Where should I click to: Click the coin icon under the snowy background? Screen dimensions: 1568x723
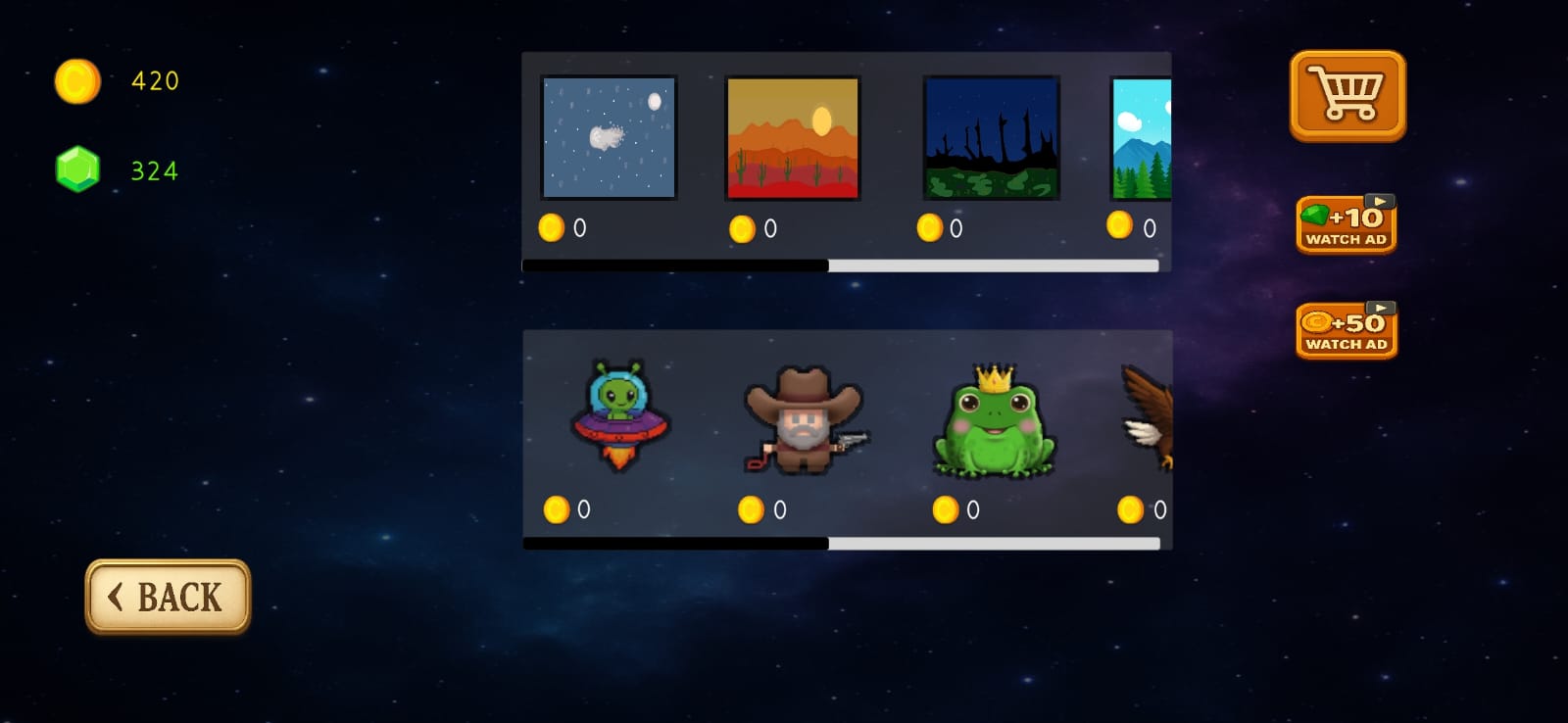(x=552, y=228)
